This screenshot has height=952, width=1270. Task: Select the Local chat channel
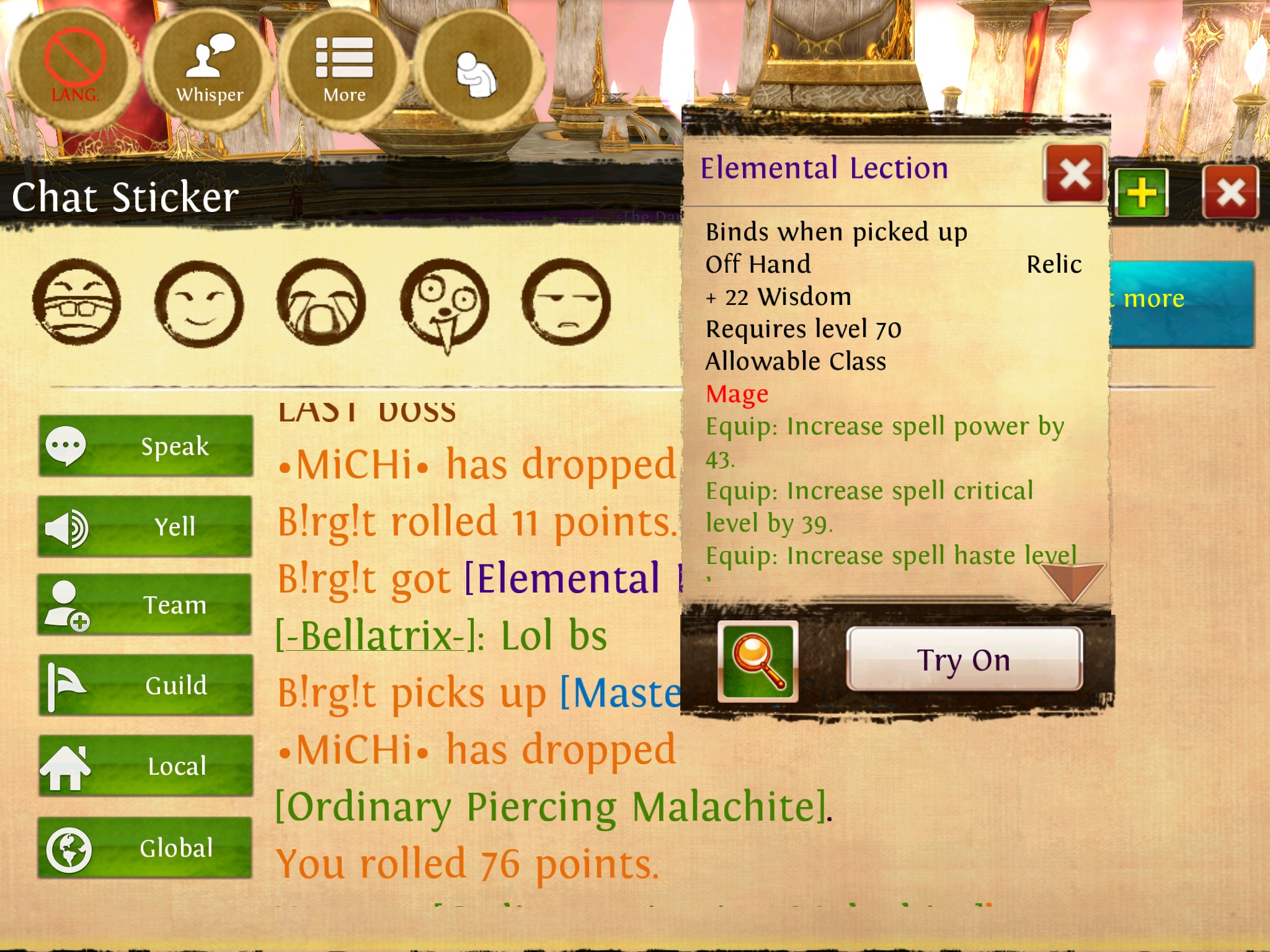(x=146, y=766)
